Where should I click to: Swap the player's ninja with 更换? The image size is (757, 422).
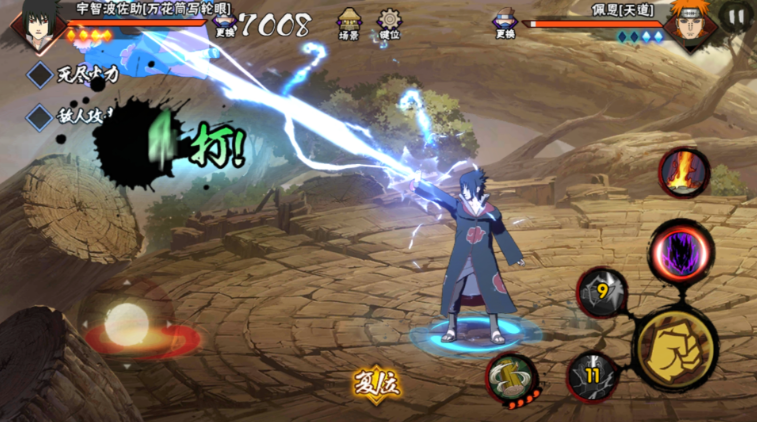coord(224,24)
